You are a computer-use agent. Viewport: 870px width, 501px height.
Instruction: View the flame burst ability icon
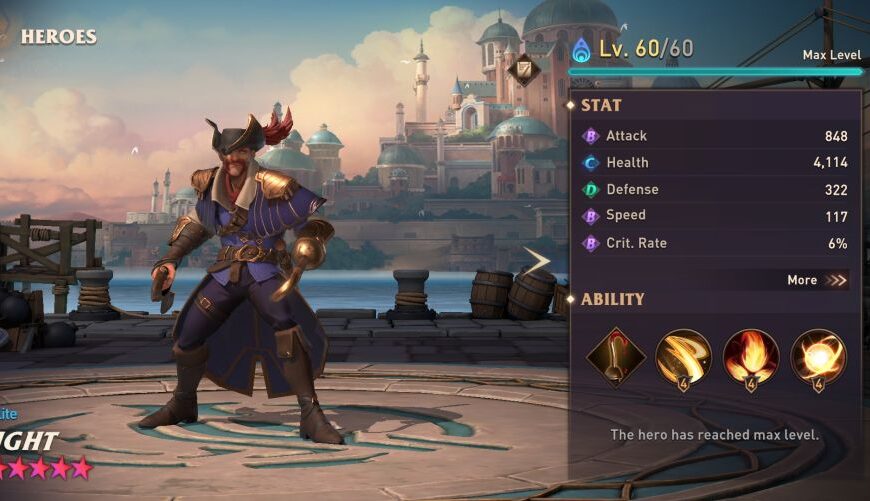pyautogui.click(x=750, y=357)
